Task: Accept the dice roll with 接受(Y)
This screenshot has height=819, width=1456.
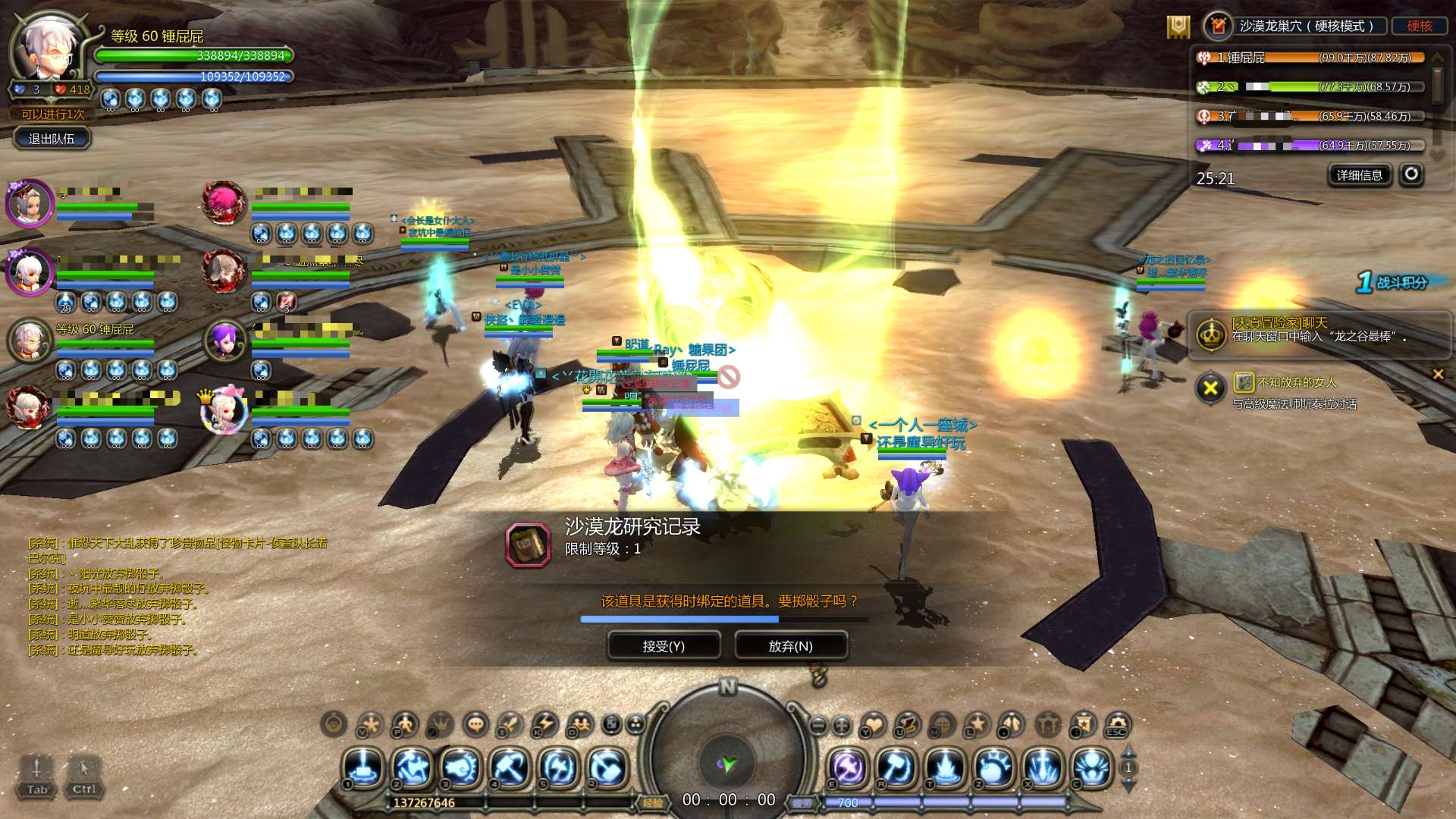Action: coord(664,646)
